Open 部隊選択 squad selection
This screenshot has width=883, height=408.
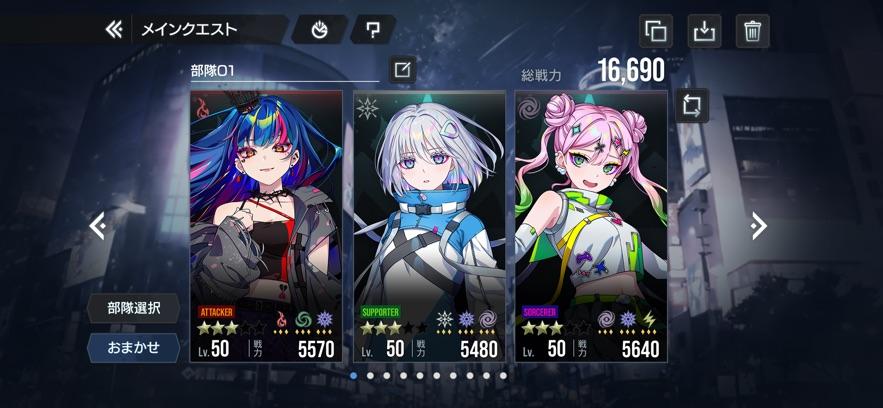point(133,308)
